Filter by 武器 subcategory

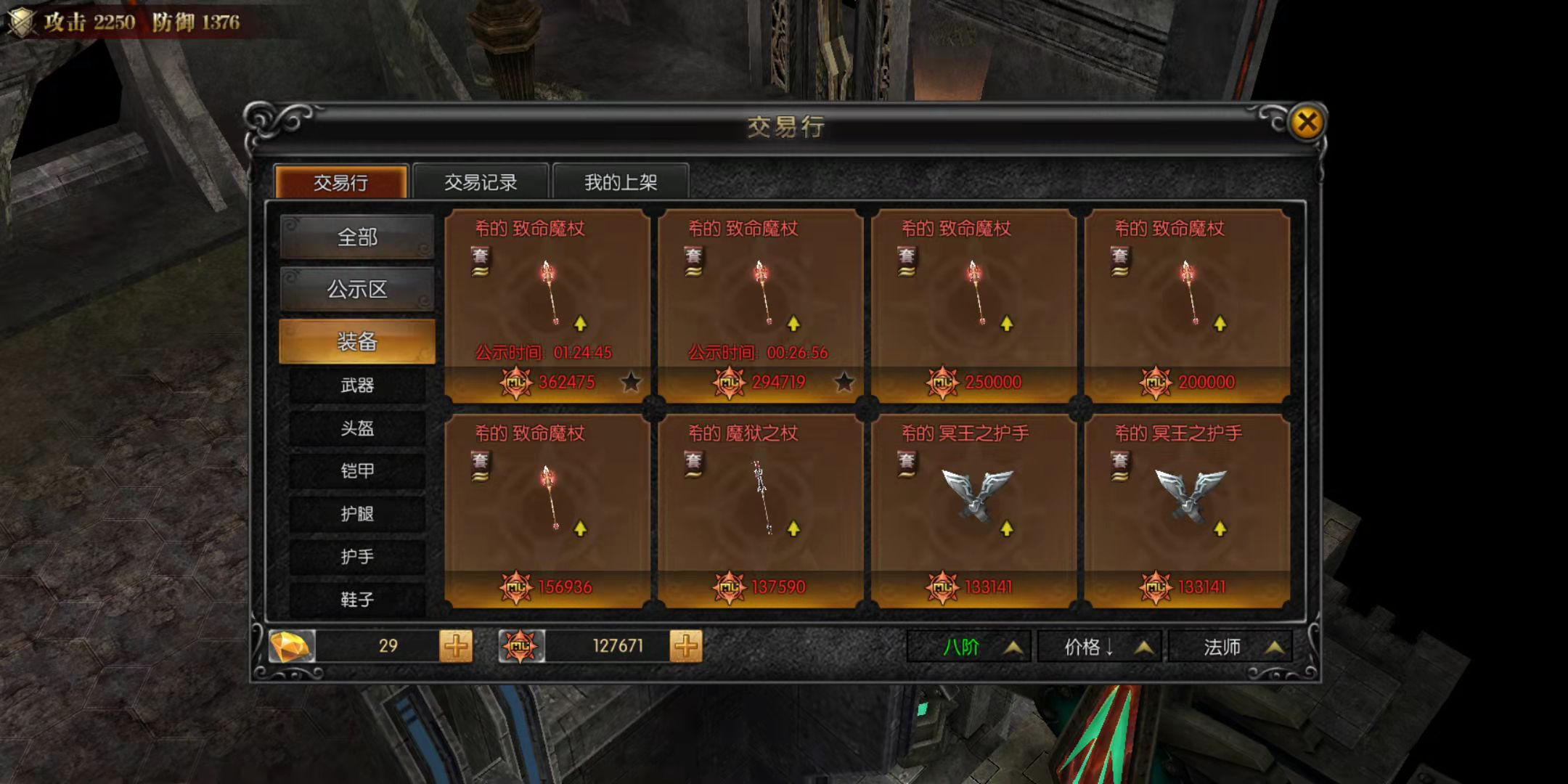pyautogui.click(x=357, y=385)
